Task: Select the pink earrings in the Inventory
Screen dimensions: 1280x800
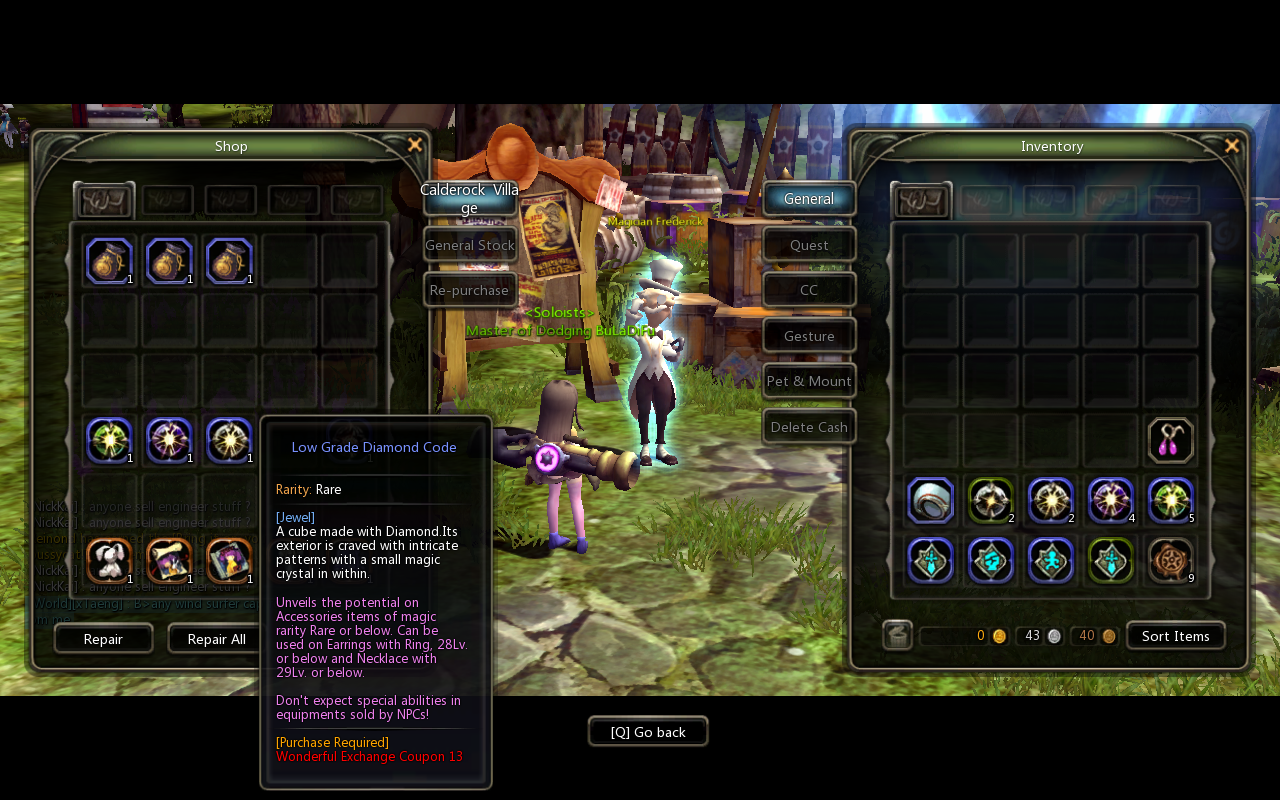Action: 1171,440
